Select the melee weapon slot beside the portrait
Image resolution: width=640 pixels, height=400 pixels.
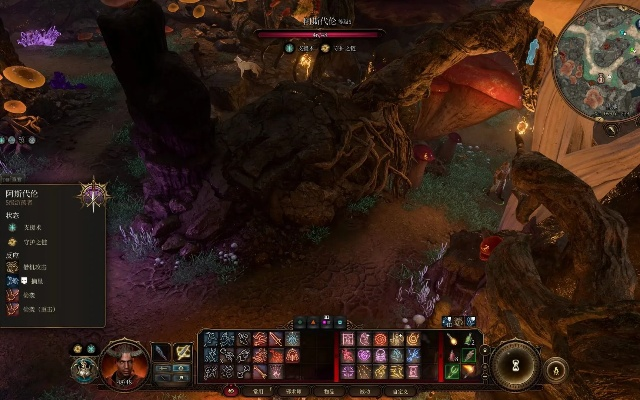(x=161, y=353)
